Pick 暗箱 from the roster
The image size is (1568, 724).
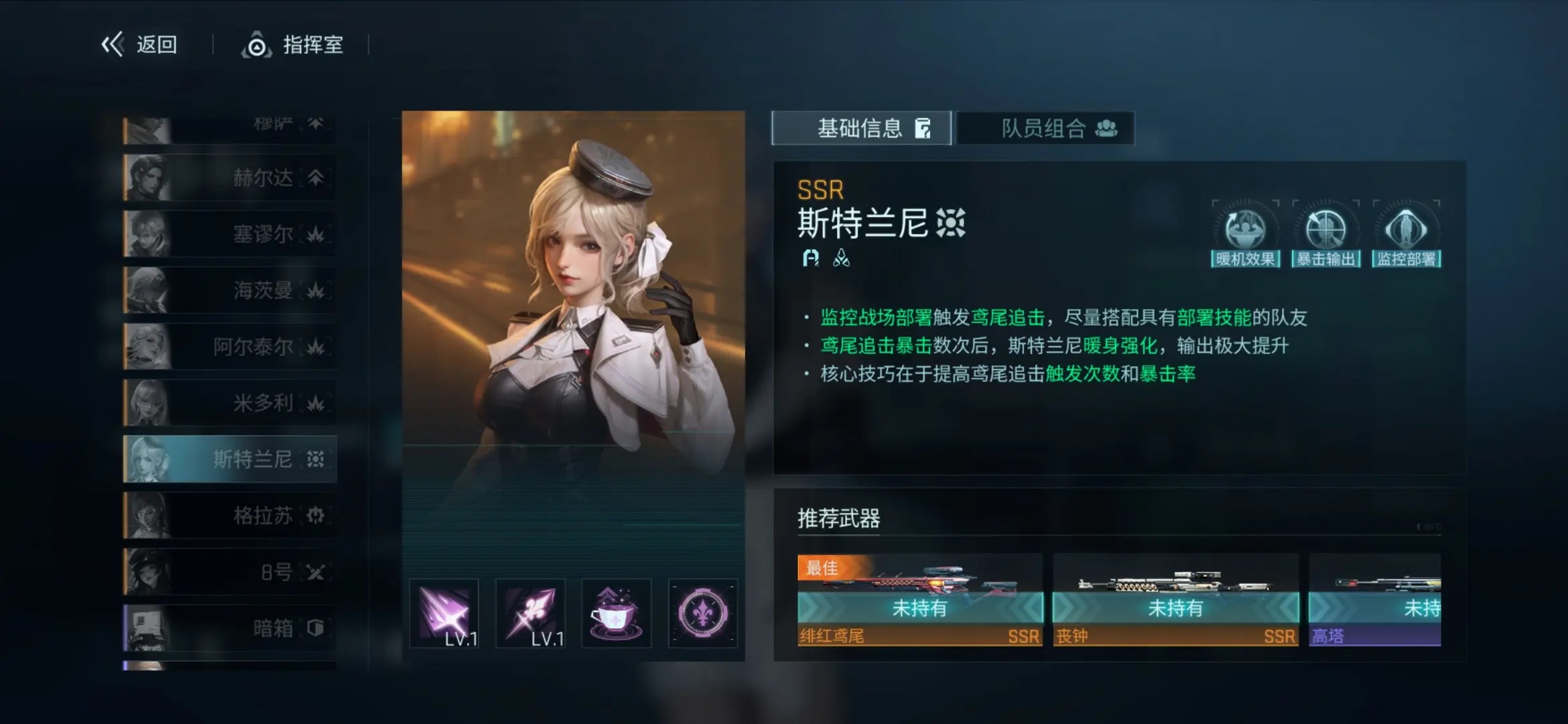point(230,628)
